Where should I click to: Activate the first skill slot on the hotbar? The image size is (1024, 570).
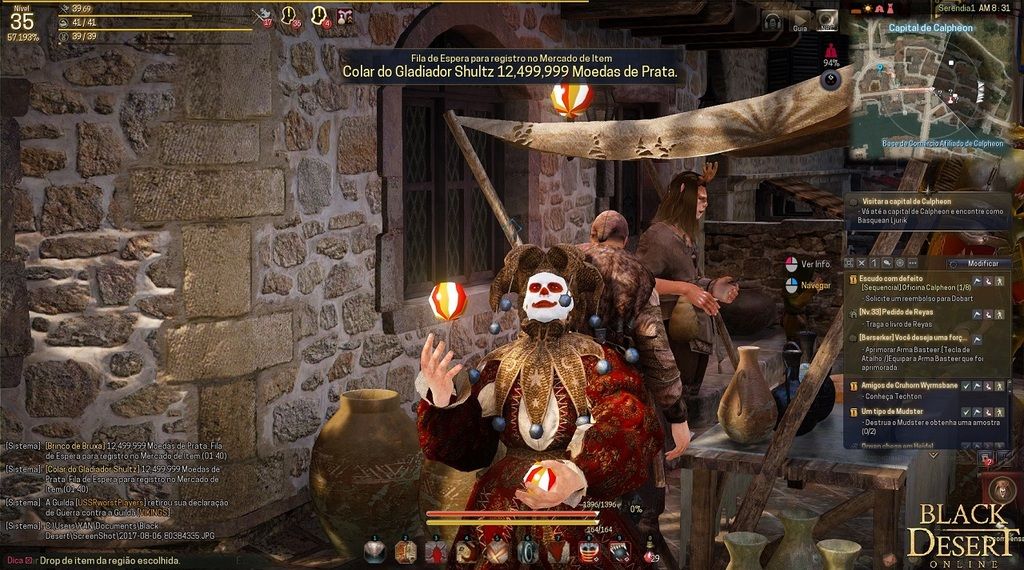point(374,549)
